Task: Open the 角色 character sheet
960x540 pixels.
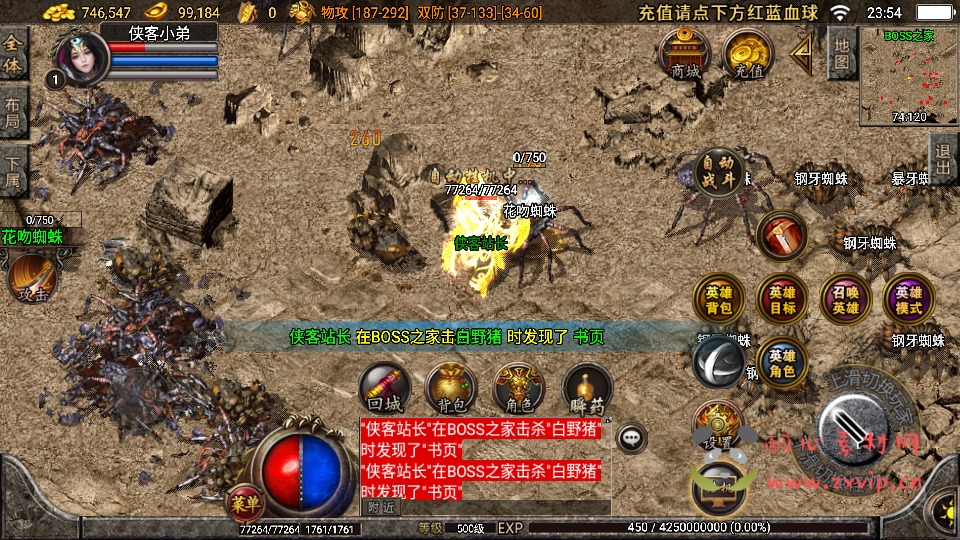Action: [518, 390]
